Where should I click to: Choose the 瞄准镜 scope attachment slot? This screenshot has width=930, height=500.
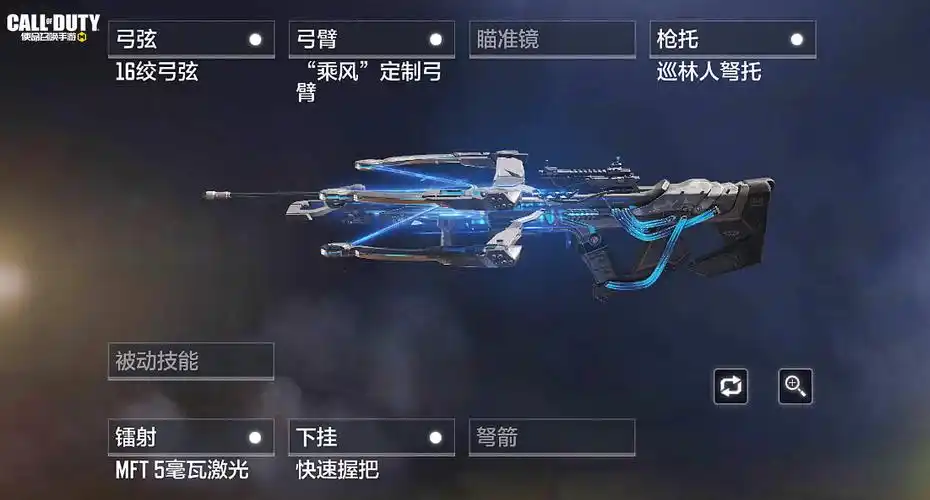tap(552, 40)
